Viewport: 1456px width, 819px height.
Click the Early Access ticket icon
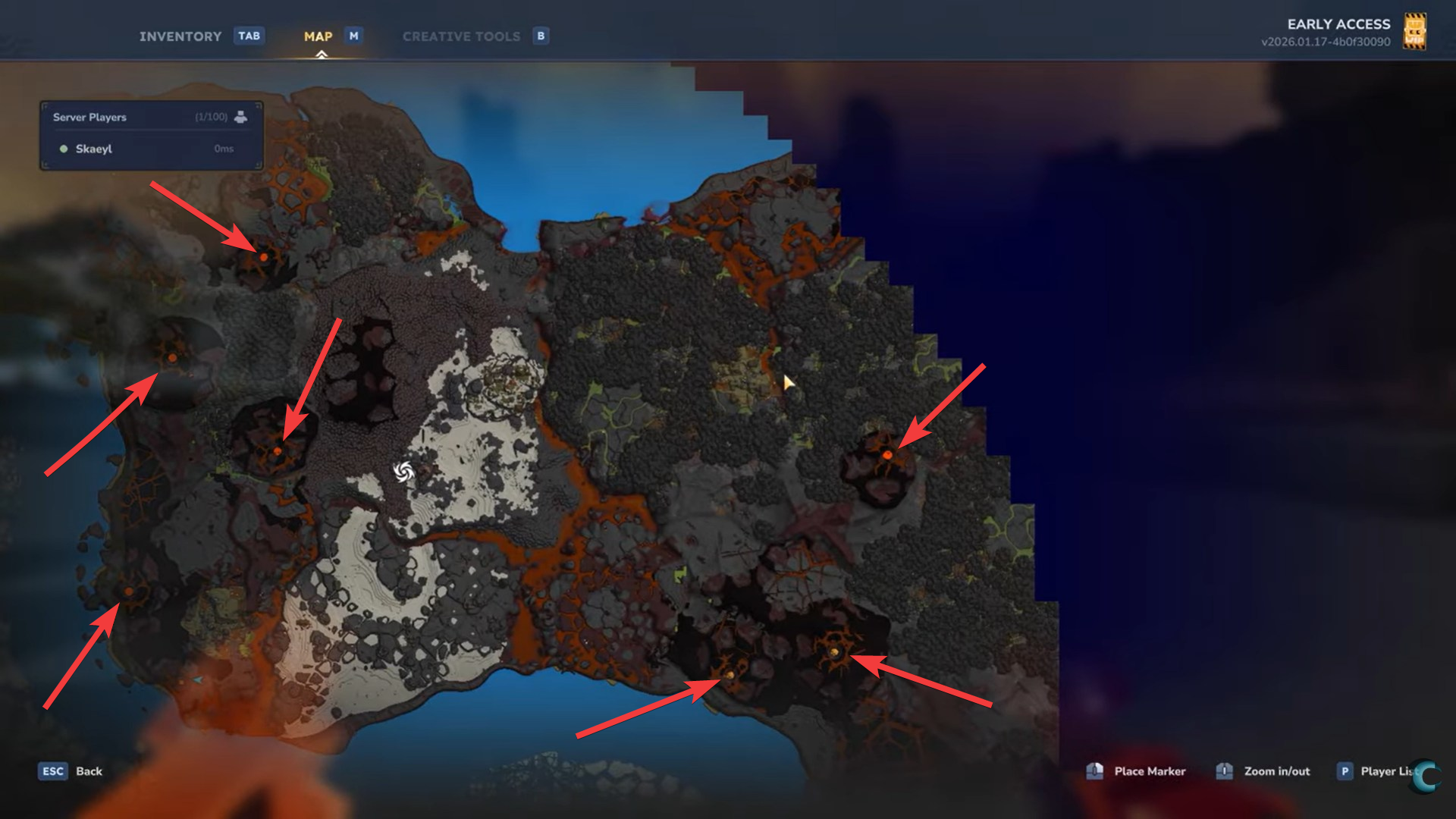point(1415,31)
